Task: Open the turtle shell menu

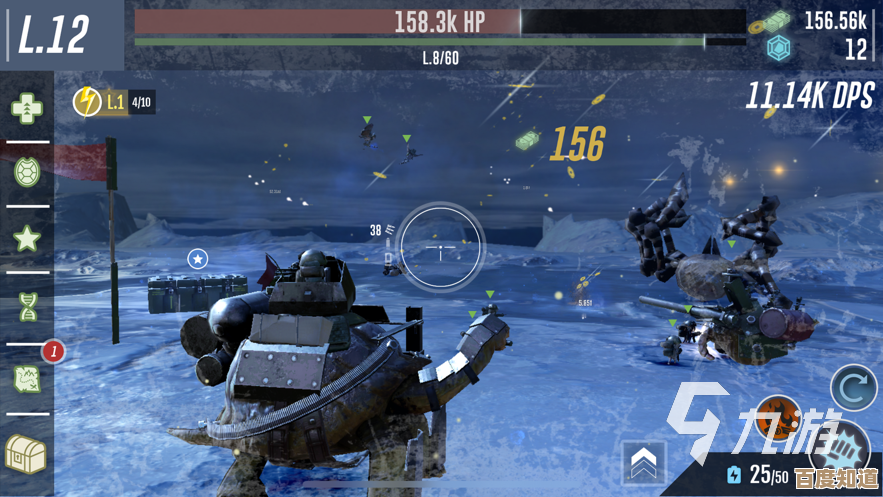Action: point(27,173)
